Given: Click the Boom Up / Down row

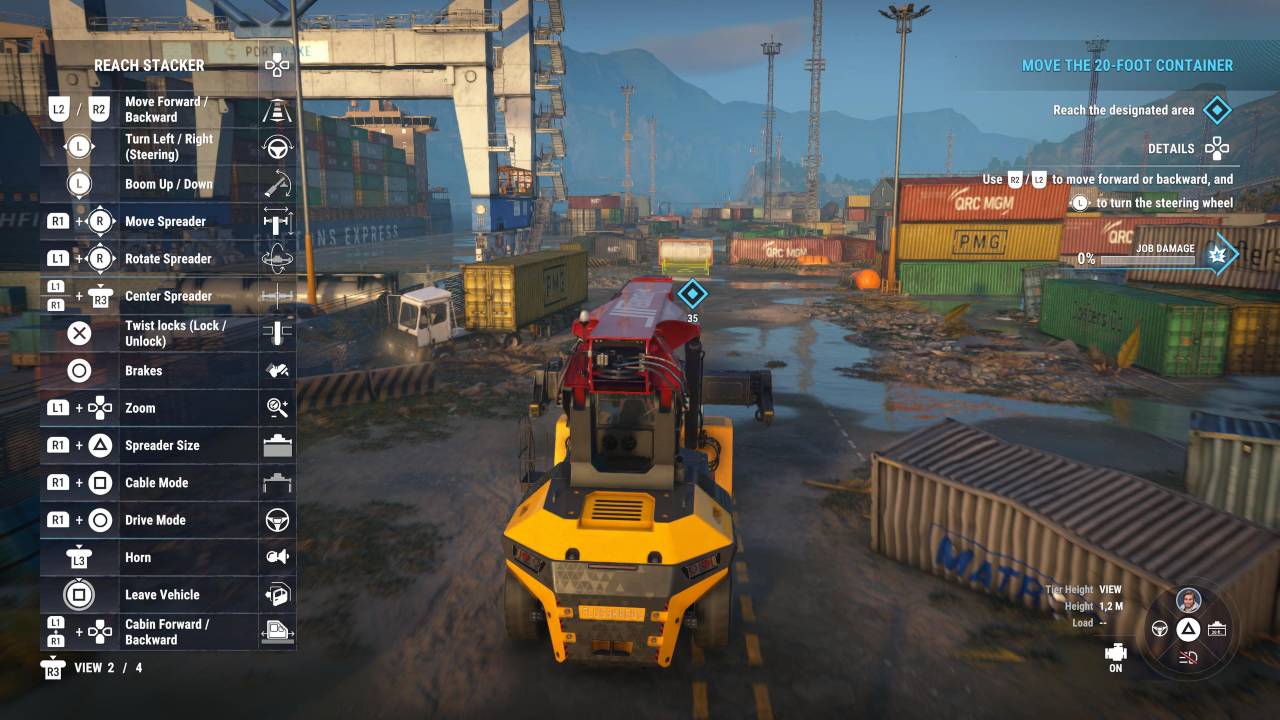Looking at the screenshot, I should [168, 184].
